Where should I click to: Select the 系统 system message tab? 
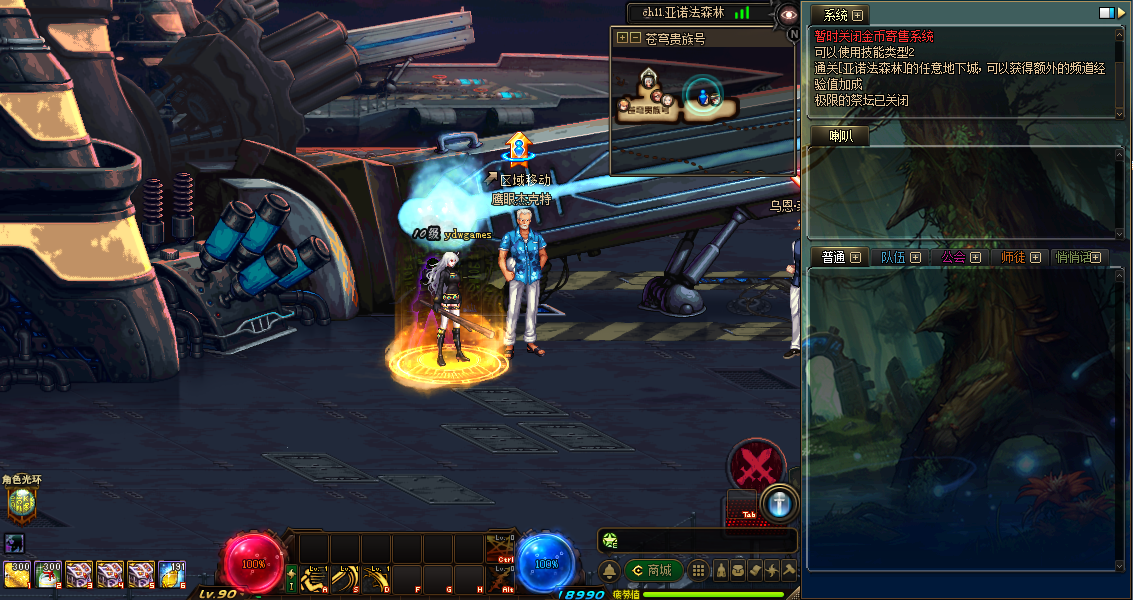click(835, 15)
